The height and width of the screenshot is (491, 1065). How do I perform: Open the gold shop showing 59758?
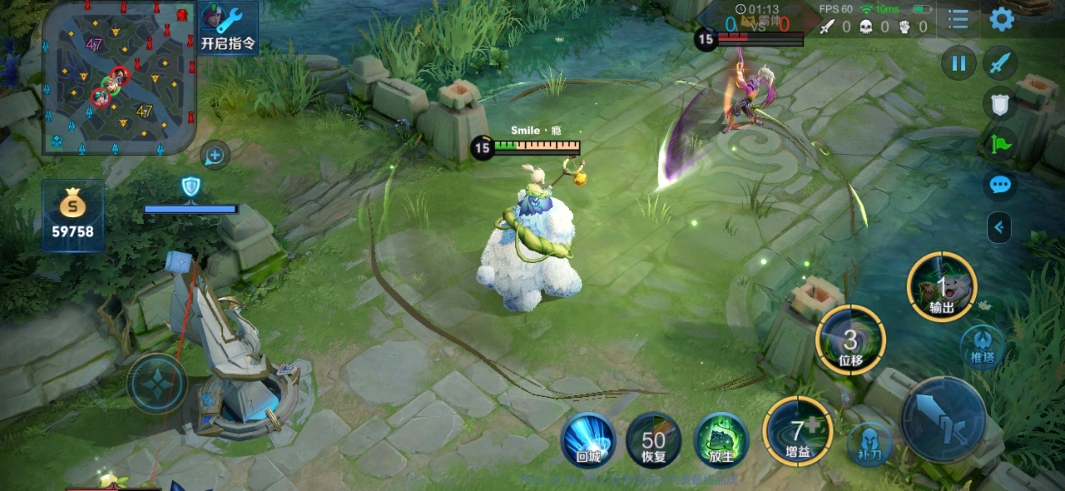tap(73, 215)
